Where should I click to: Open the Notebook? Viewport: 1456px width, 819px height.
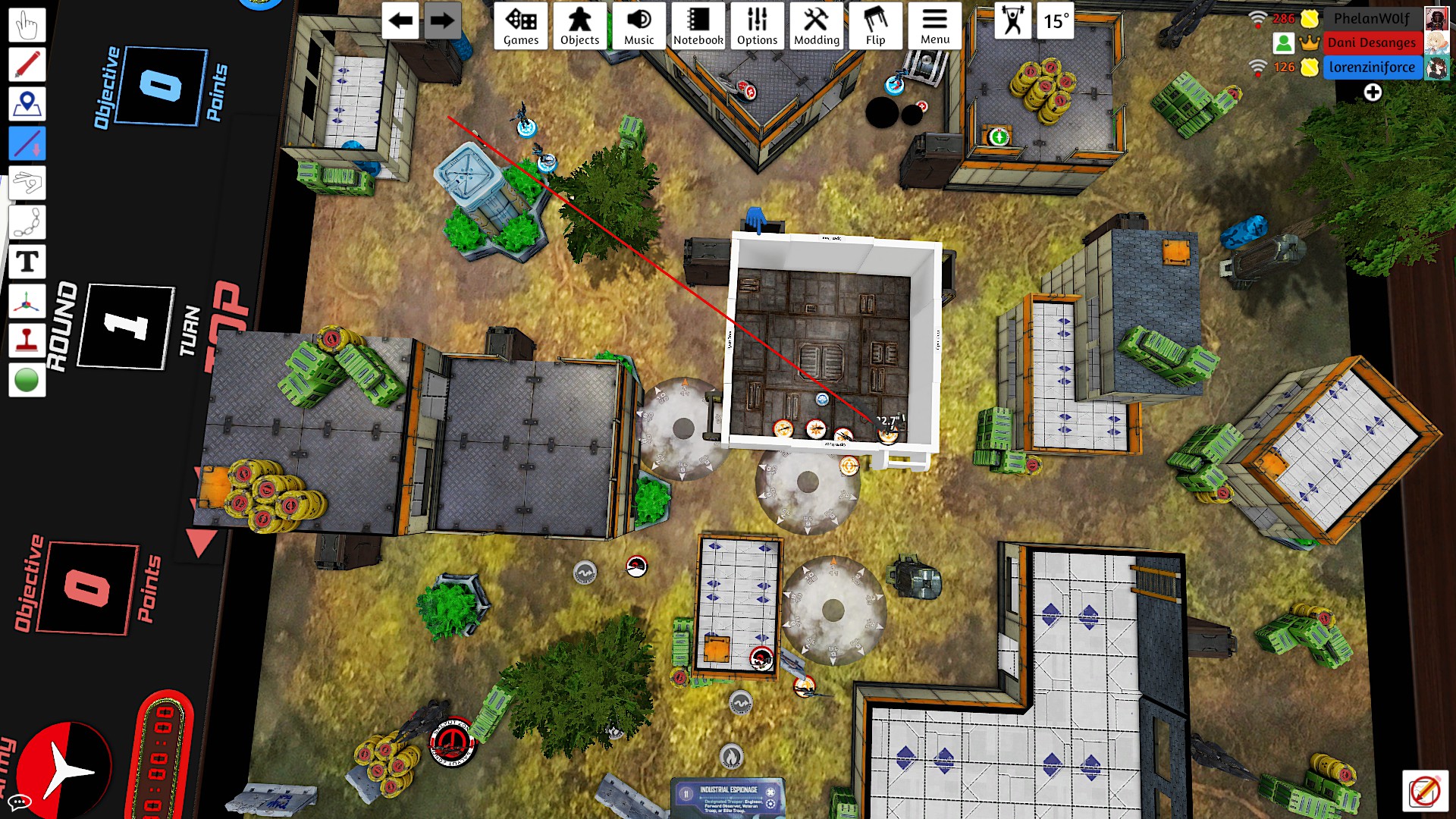point(698,26)
